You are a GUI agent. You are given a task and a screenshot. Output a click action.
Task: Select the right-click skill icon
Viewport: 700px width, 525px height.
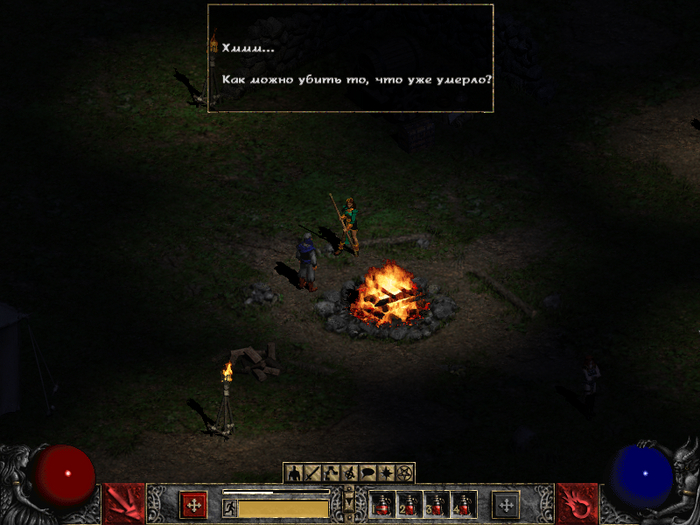(x=576, y=504)
